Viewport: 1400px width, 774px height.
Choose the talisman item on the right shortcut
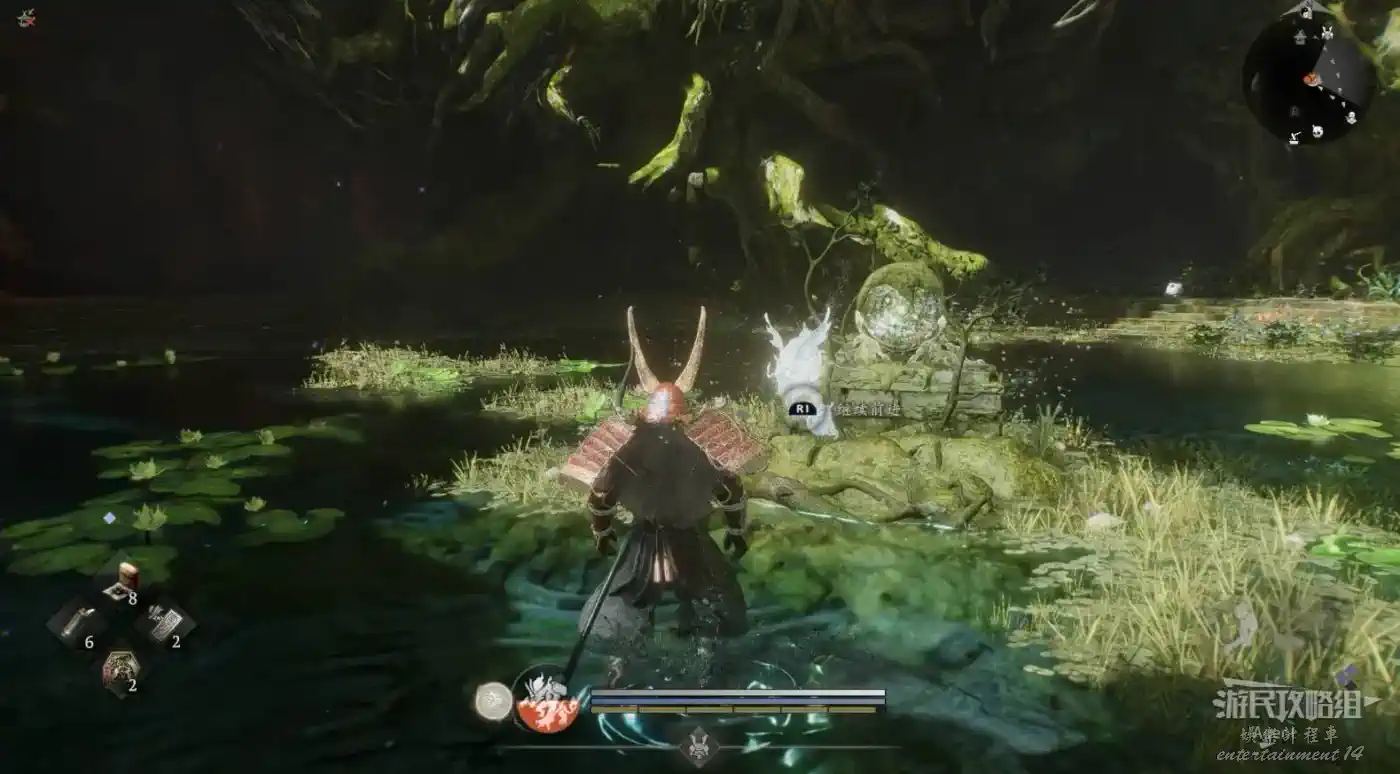coord(164,624)
